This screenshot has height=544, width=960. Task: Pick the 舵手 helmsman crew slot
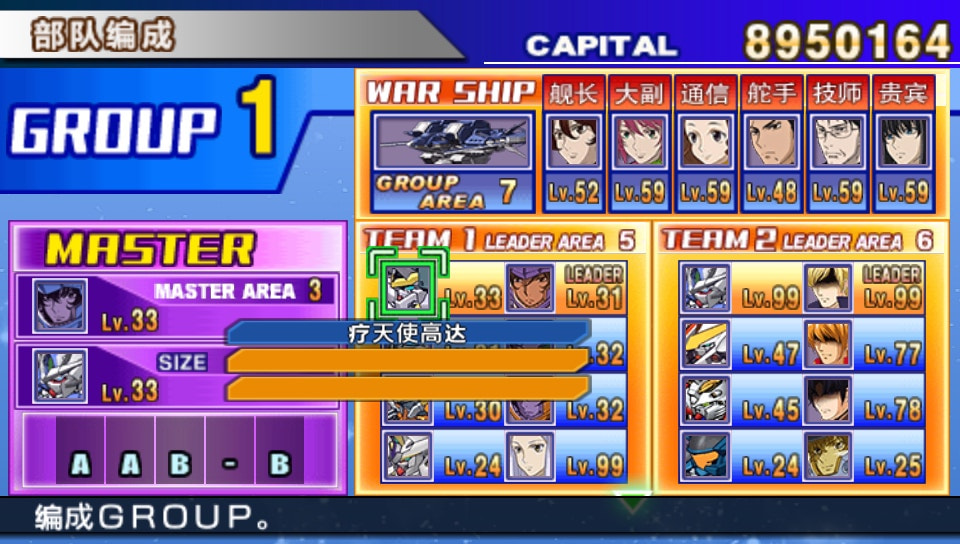point(771,143)
